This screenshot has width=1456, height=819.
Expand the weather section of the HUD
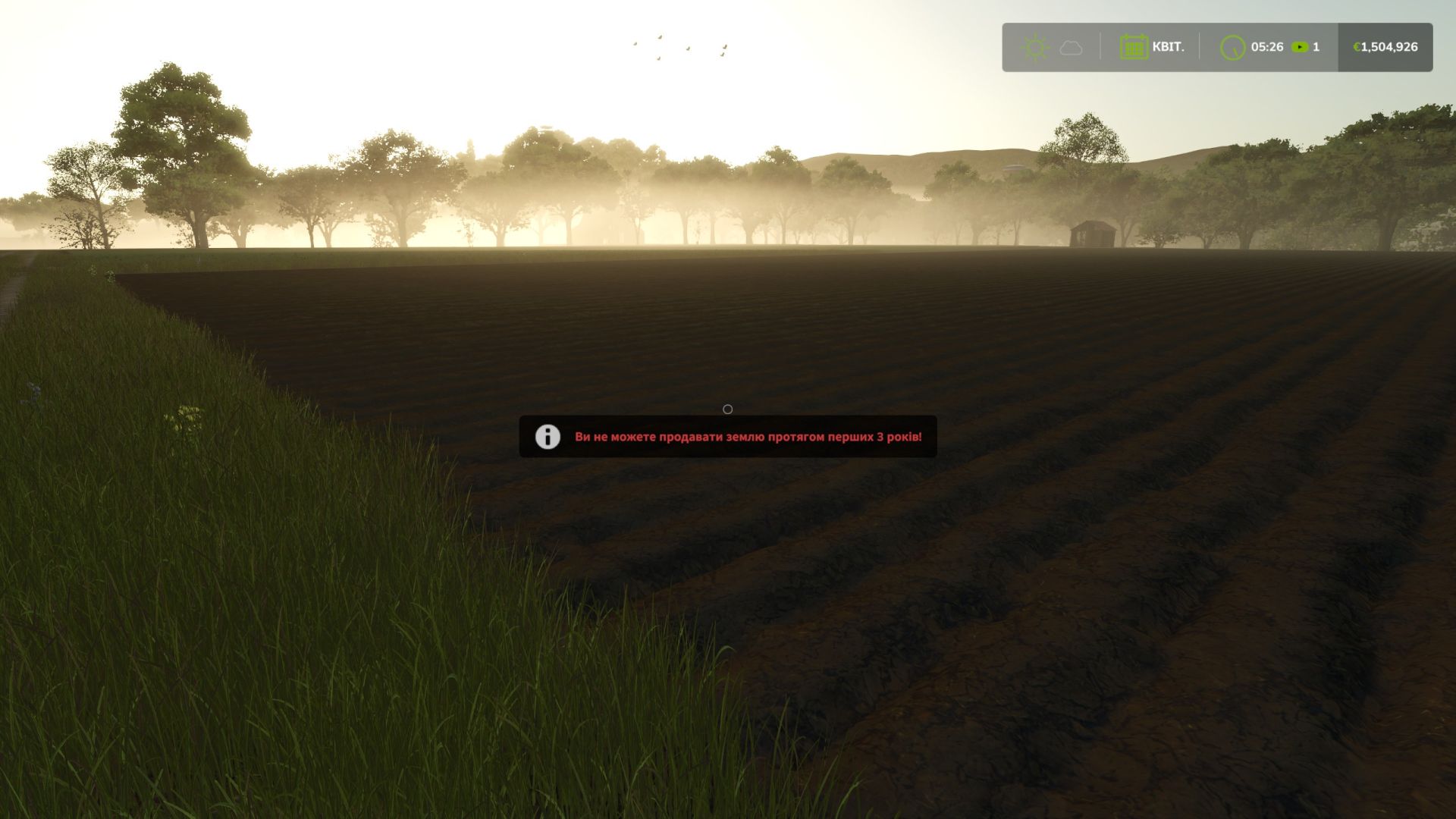tap(1054, 46)
